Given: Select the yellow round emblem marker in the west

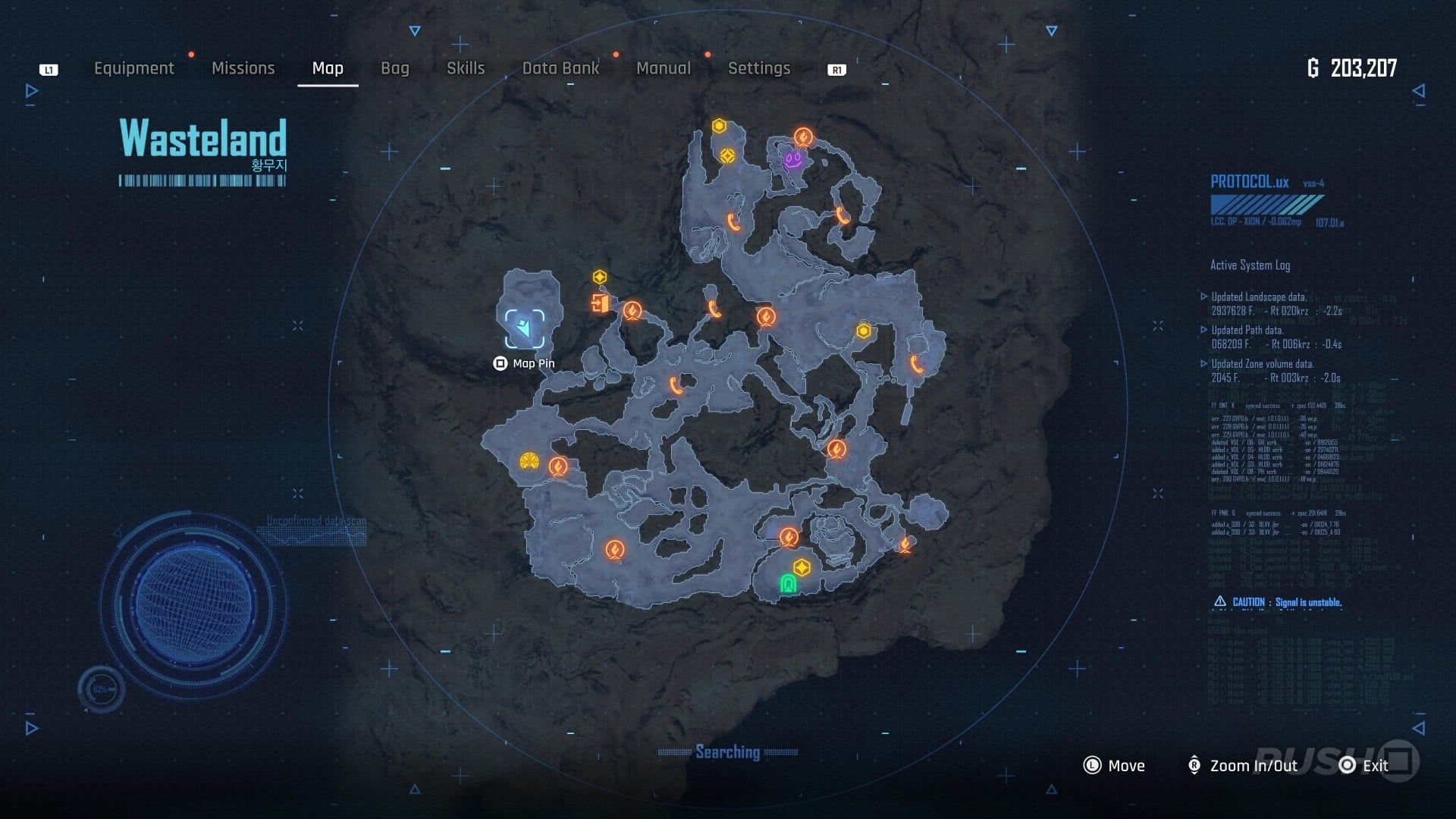Looking at the screenshot, I should coord(529,460).
